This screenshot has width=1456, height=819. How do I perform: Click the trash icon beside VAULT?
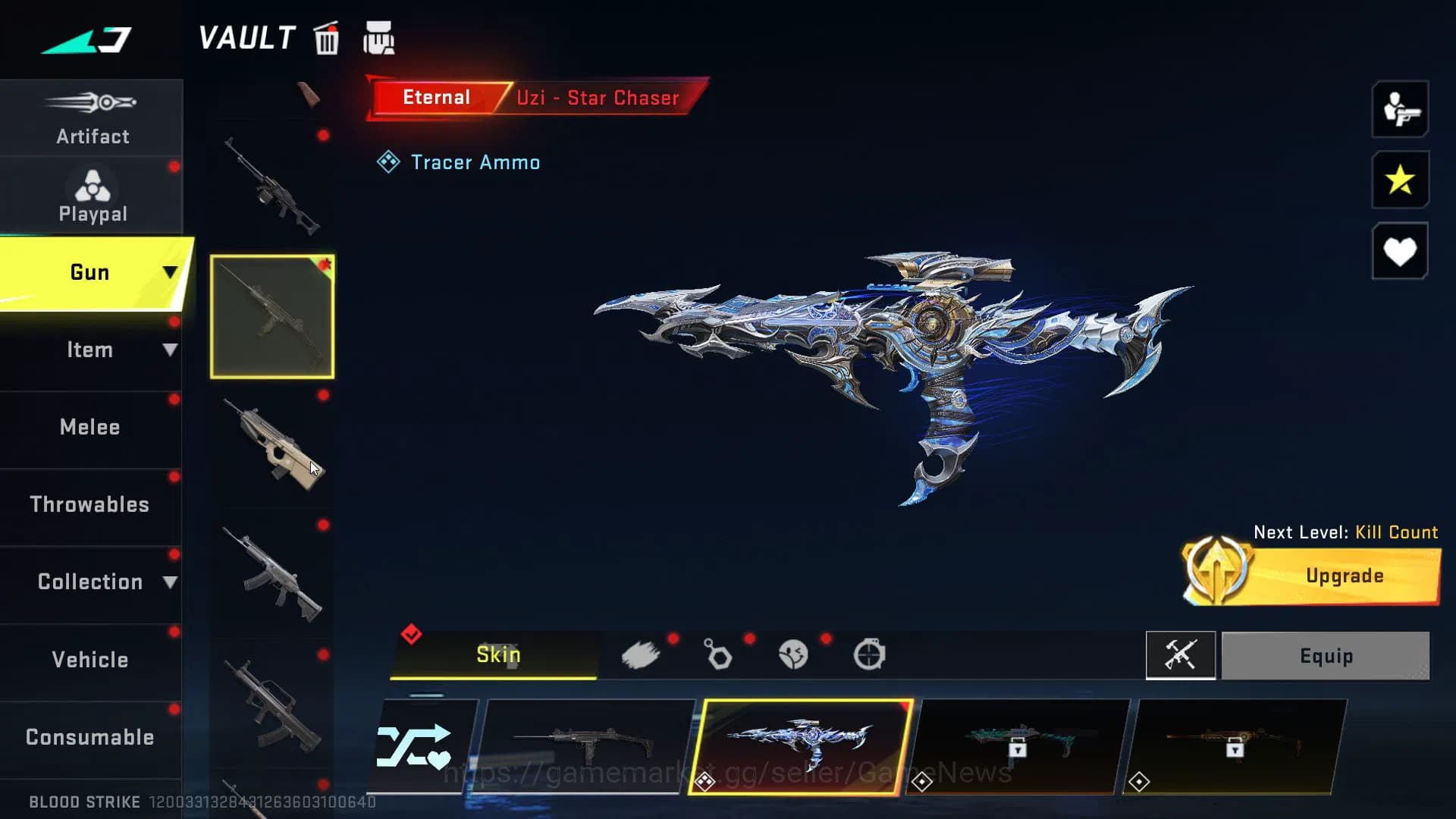coord(326,39)
